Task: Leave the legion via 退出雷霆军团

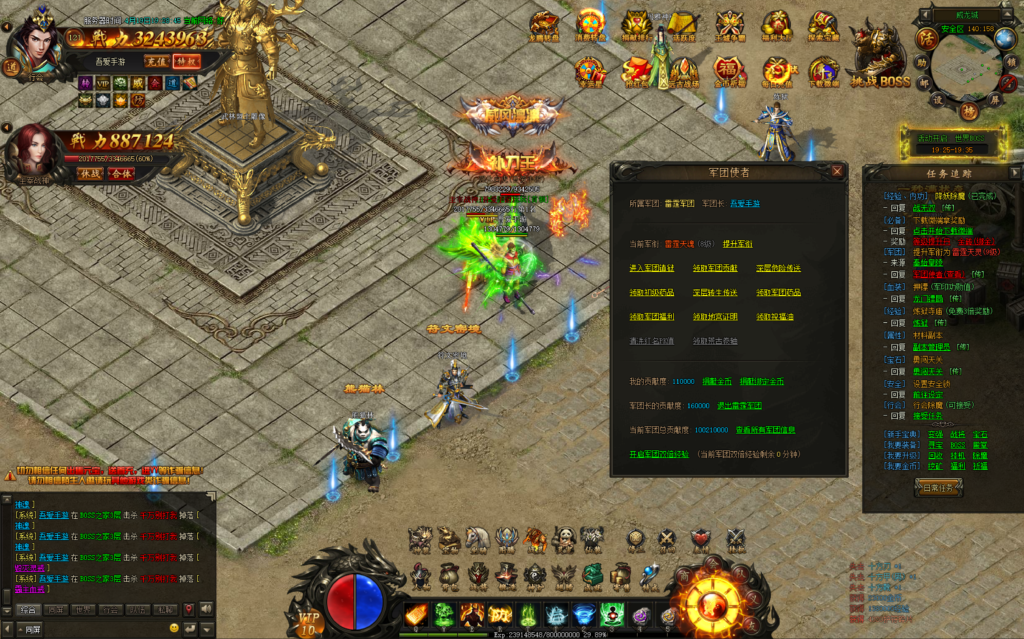Action: coord(739,405)
